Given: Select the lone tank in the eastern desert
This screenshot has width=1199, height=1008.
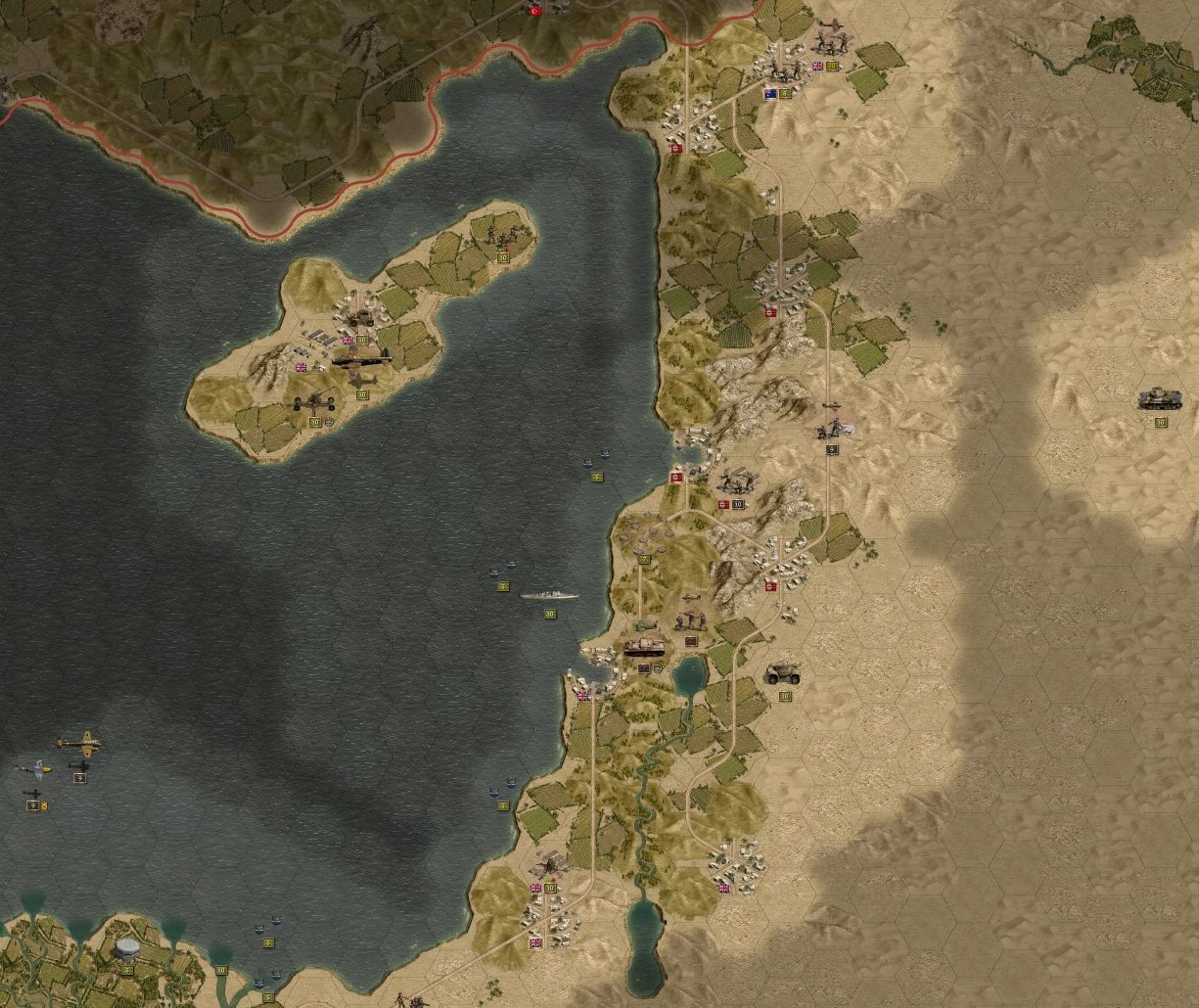Looking at the screenshot, I should (1160, 399).
